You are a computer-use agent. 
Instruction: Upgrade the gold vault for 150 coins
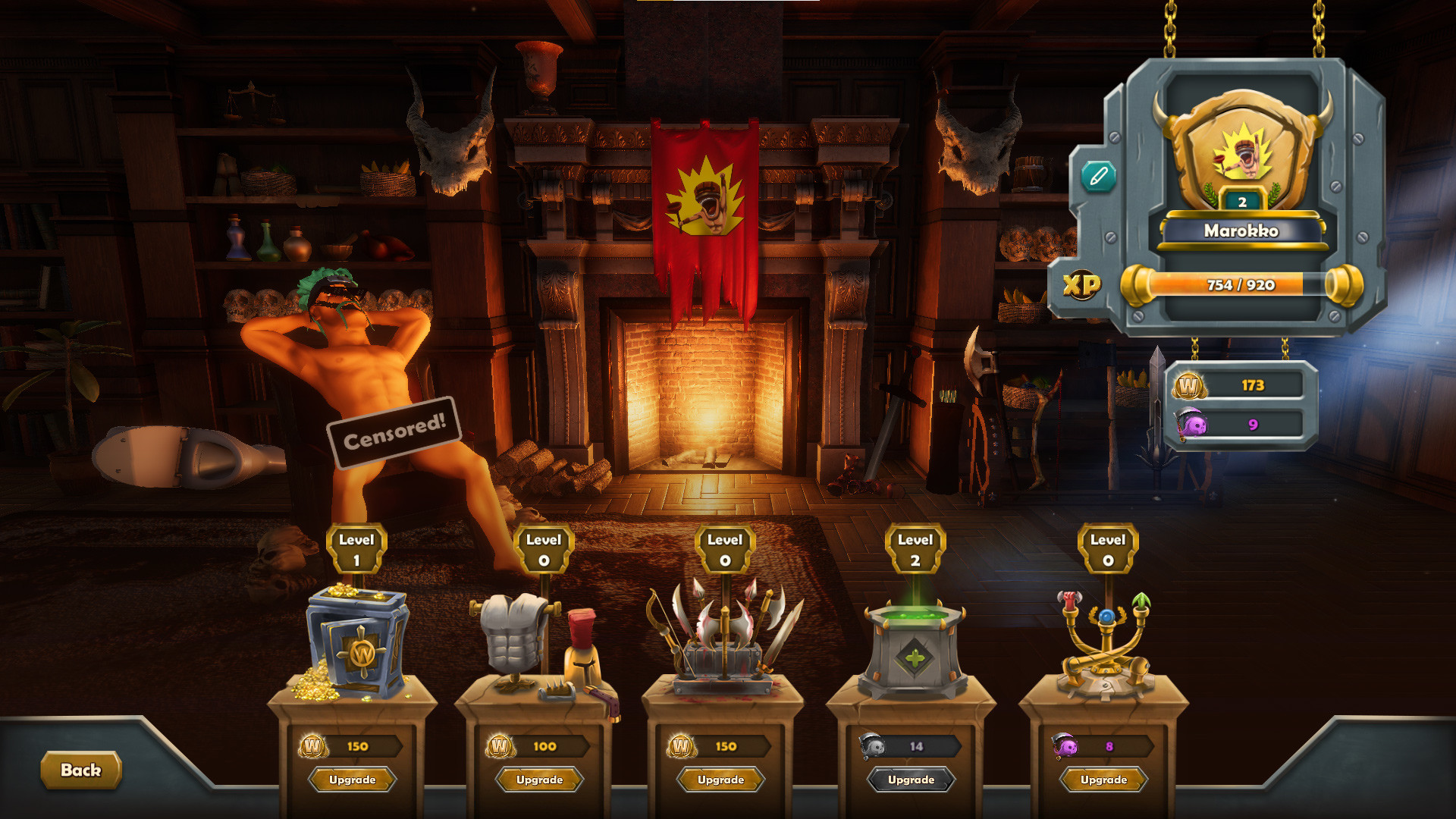pyautogui.click(x=353, y=780)
